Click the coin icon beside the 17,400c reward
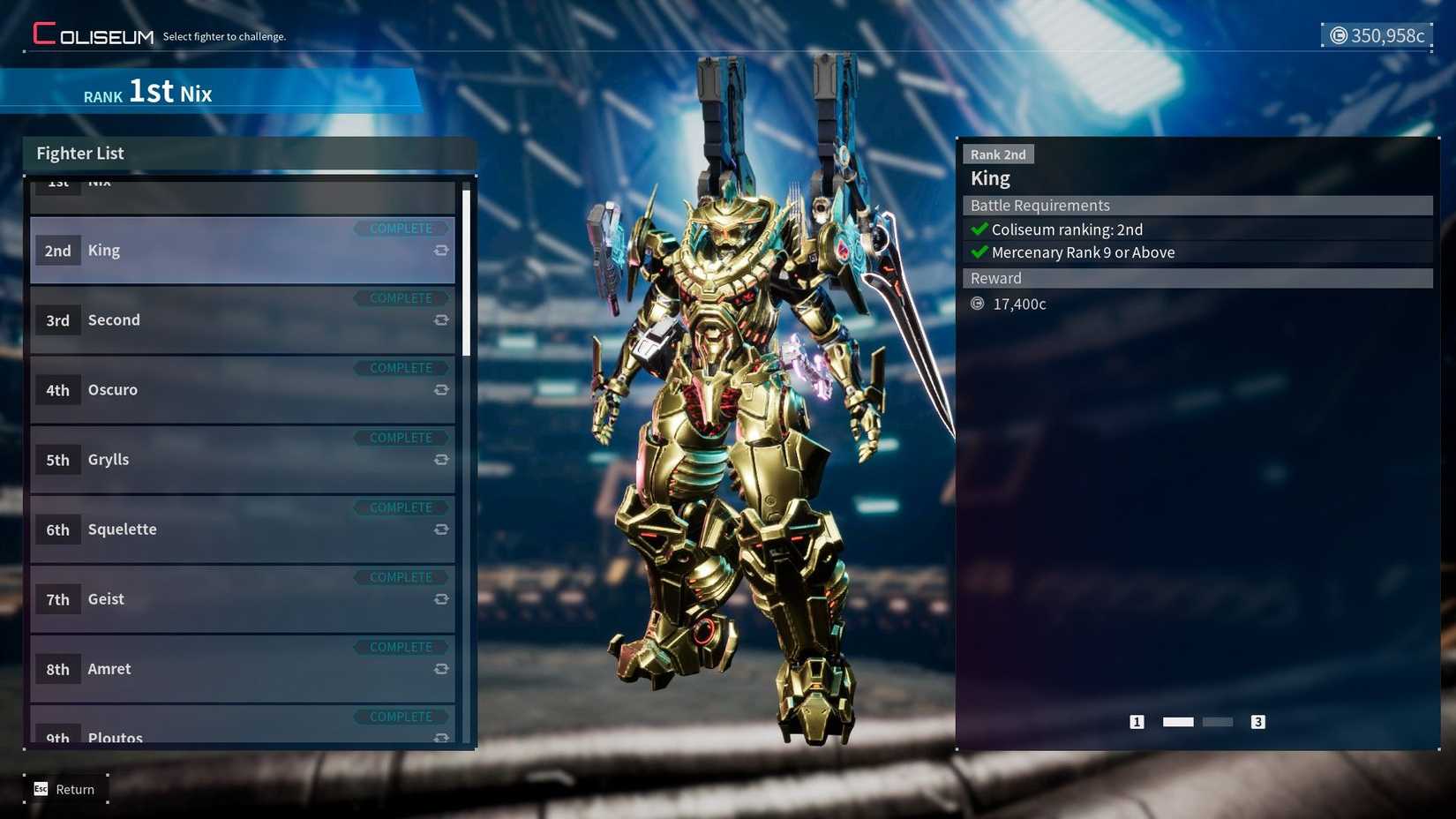The image size is (1456, 819). coord(977,304)
